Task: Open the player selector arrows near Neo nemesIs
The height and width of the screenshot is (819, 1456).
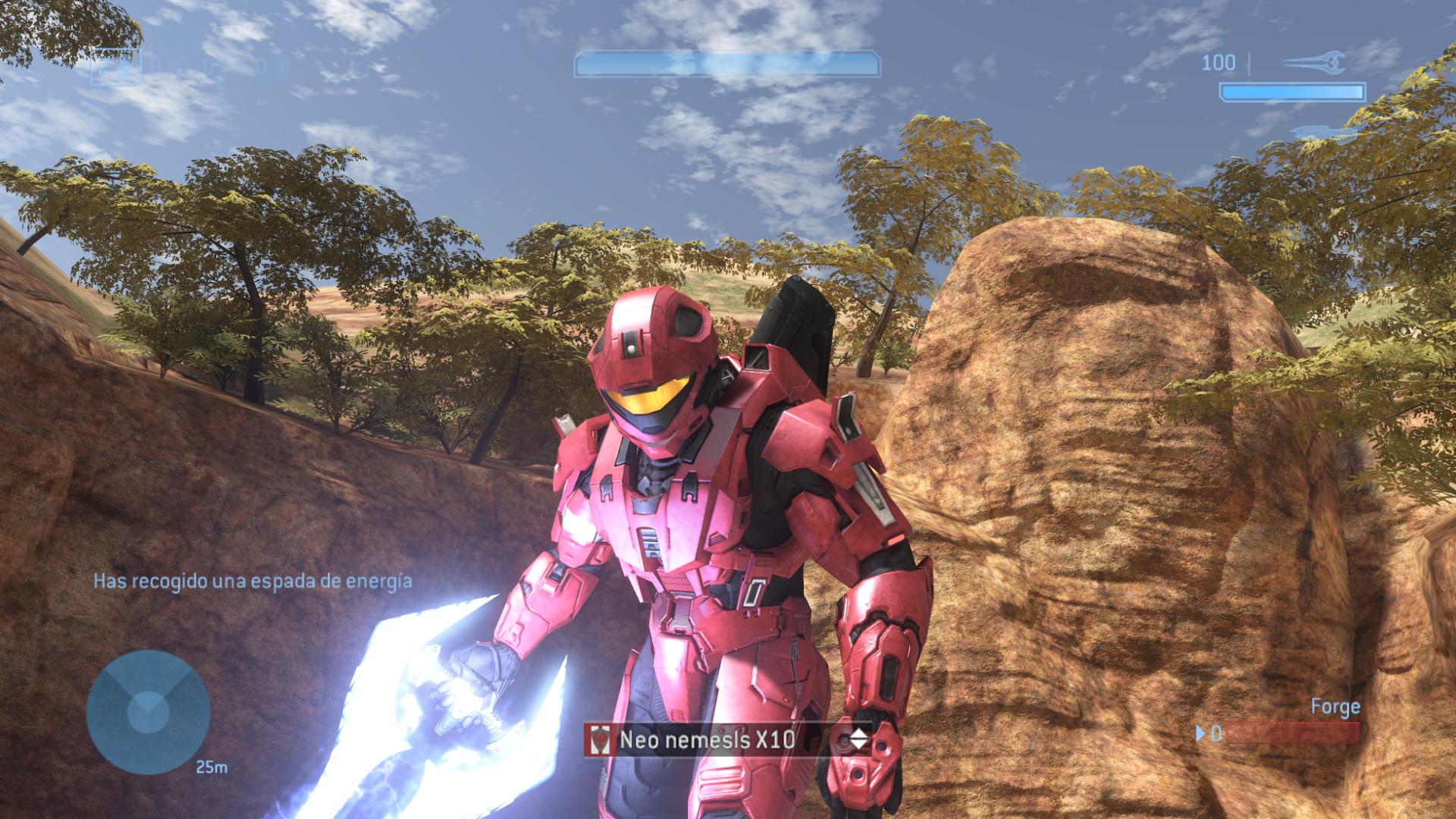Action: [x=859, y=739]
